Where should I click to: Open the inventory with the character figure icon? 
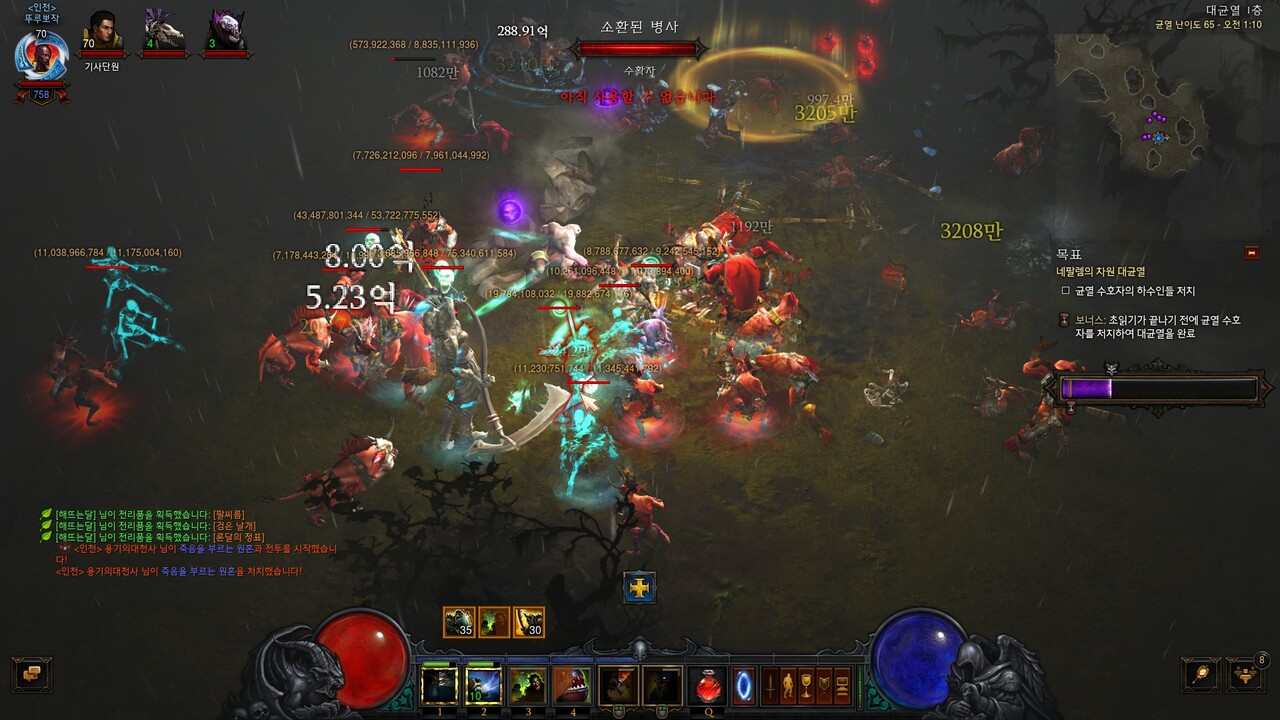788,686
